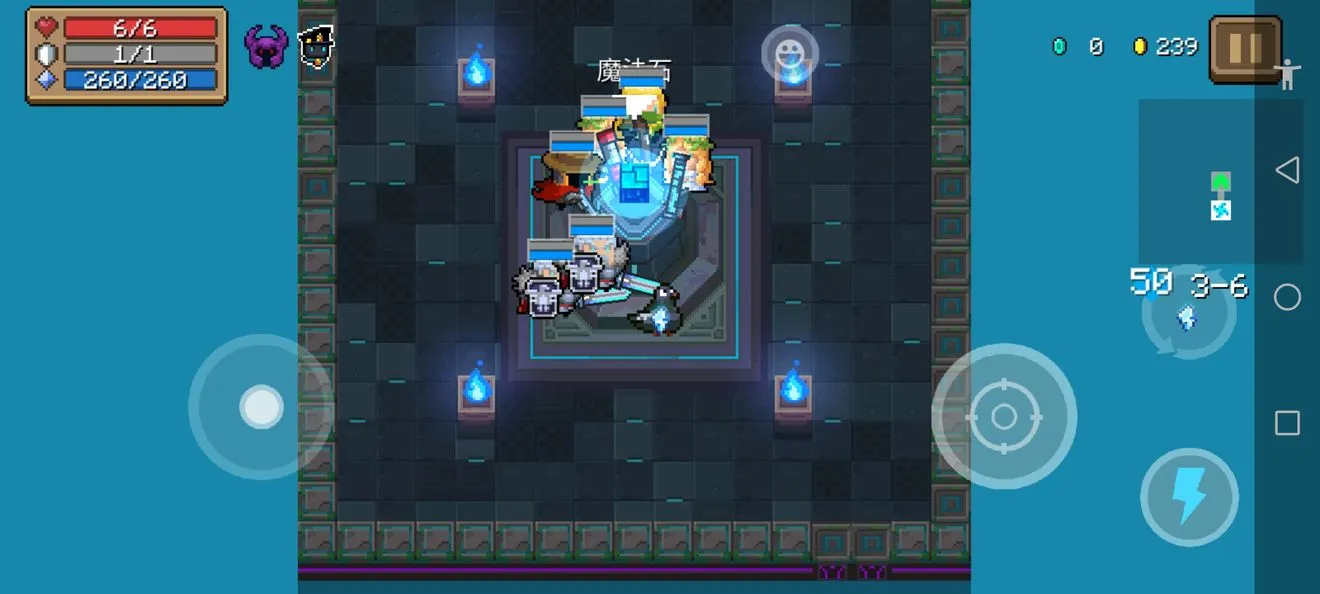Pause the game with the pause button
This screenshot has width=1320, height=594.
pos(1245,48)
